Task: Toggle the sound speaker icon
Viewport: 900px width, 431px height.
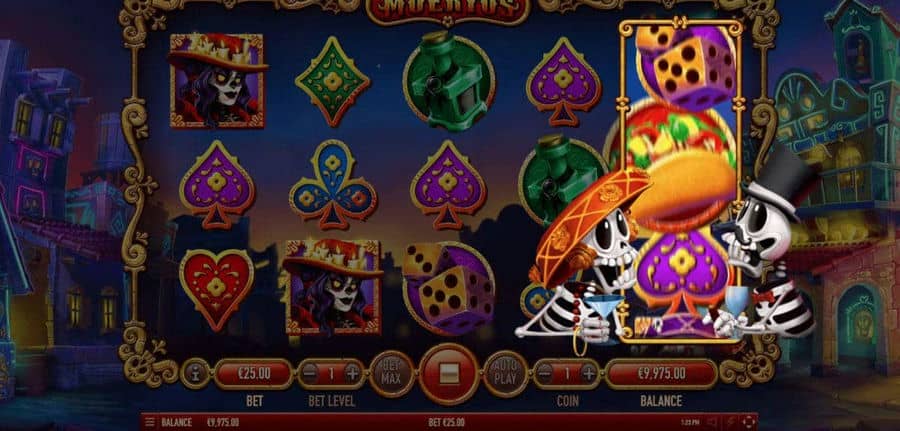Action: [x=713, y=423]
